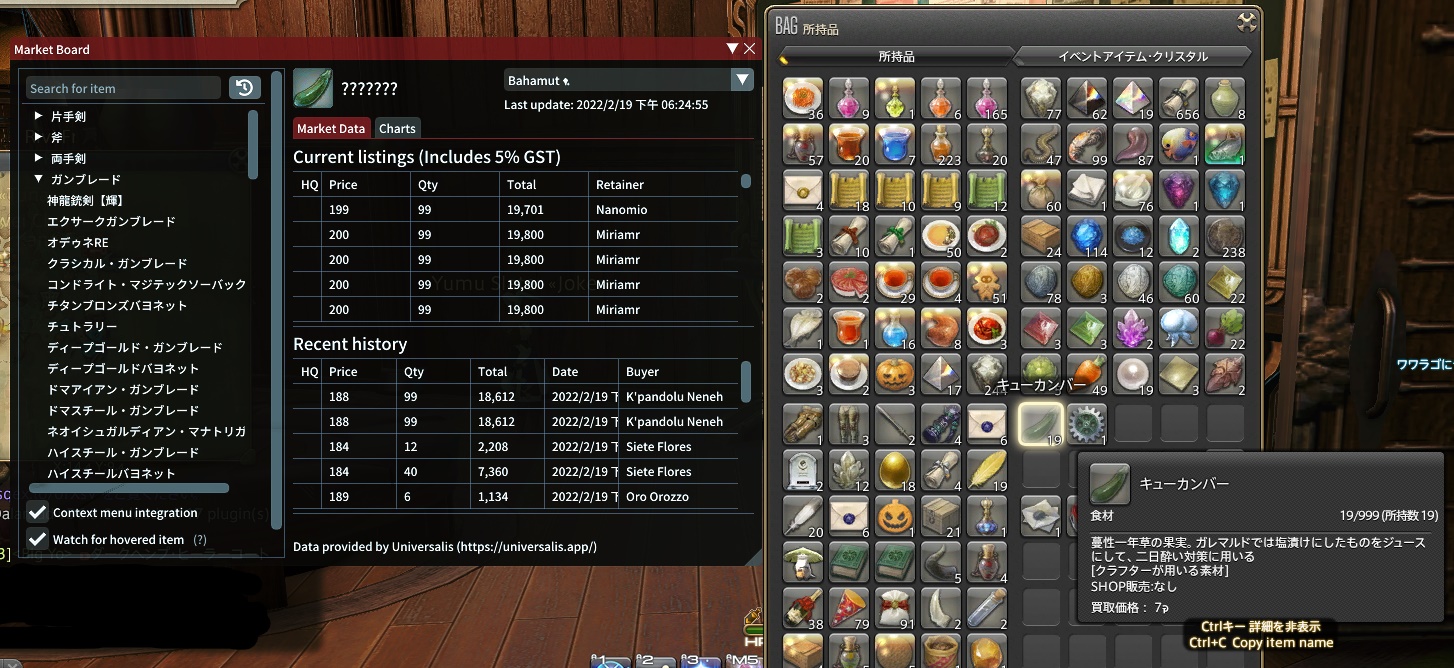This screenshot has height=668, width=1454.
Task: Select エクサークガンブレード in the item list
Action: pos(111,221)
